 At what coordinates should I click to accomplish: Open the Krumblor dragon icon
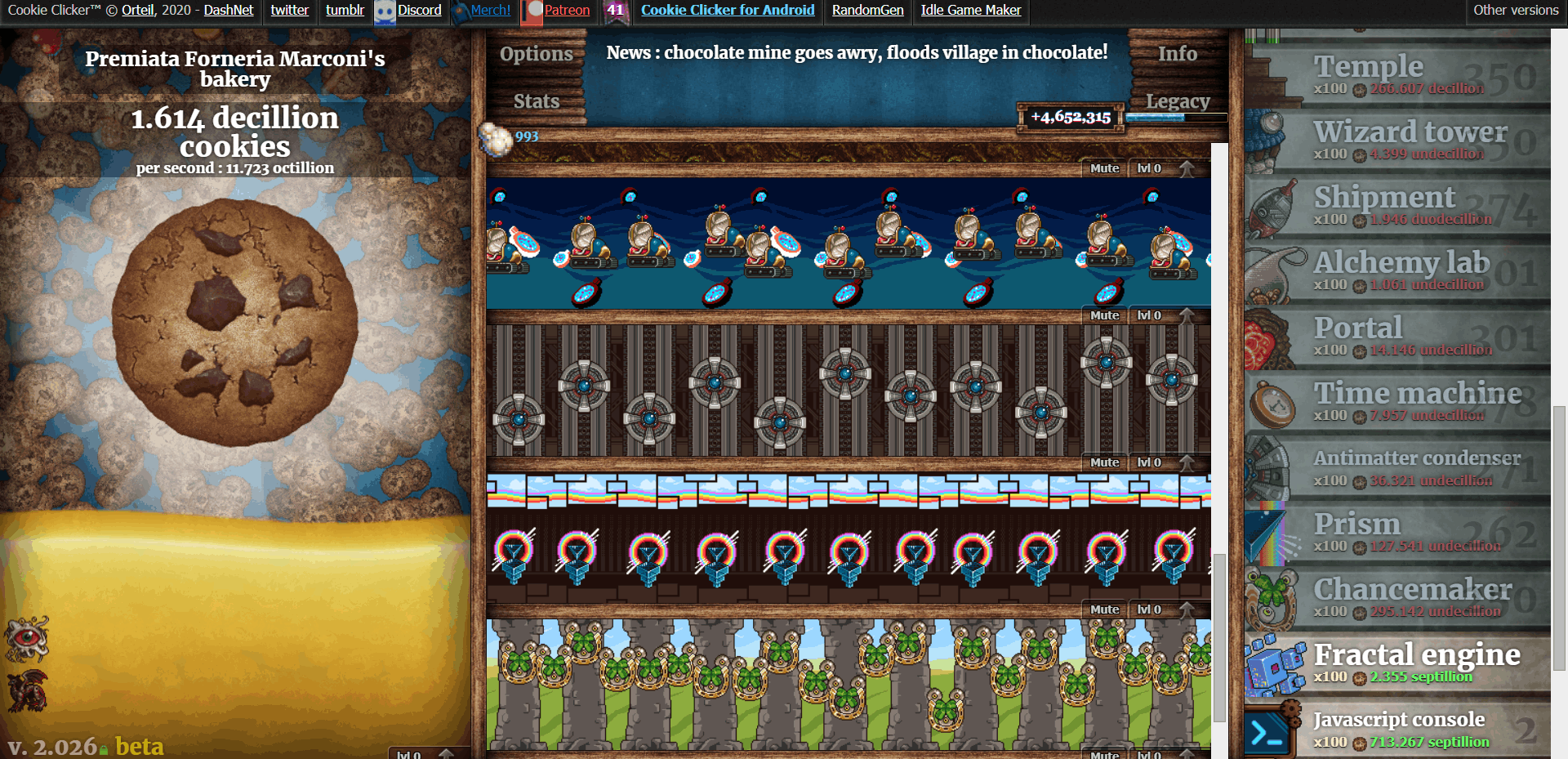click(x=27, y=690)
